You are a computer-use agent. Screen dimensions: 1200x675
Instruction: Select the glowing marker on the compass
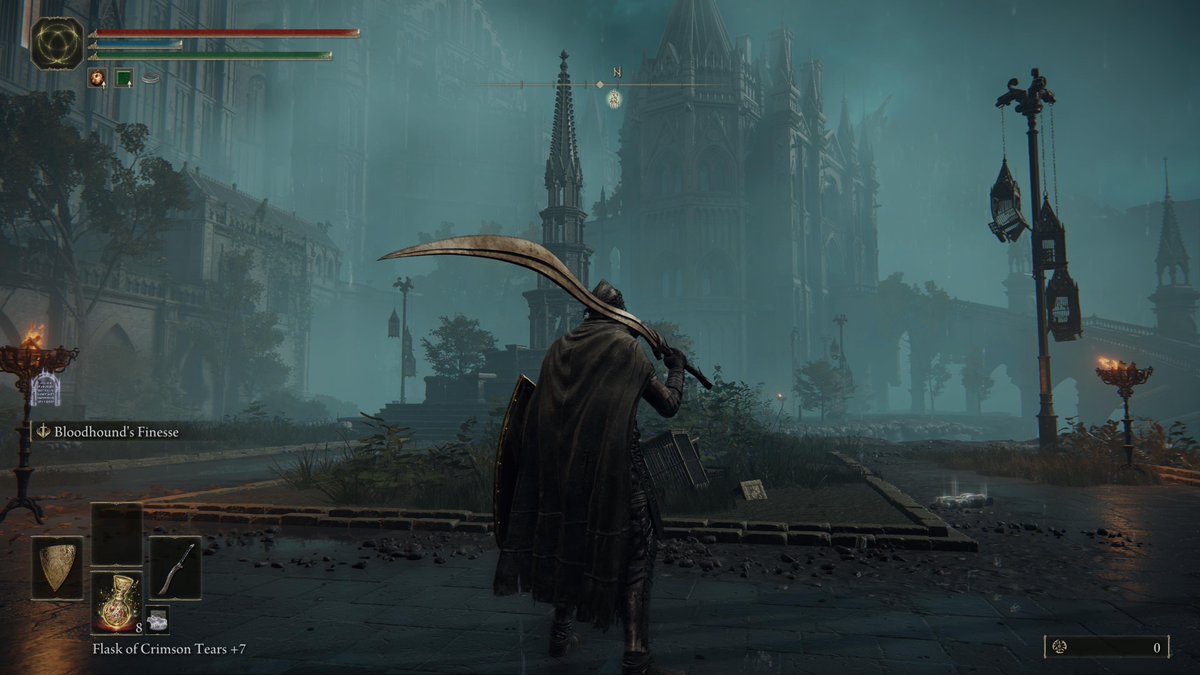[x=614, y=98]
